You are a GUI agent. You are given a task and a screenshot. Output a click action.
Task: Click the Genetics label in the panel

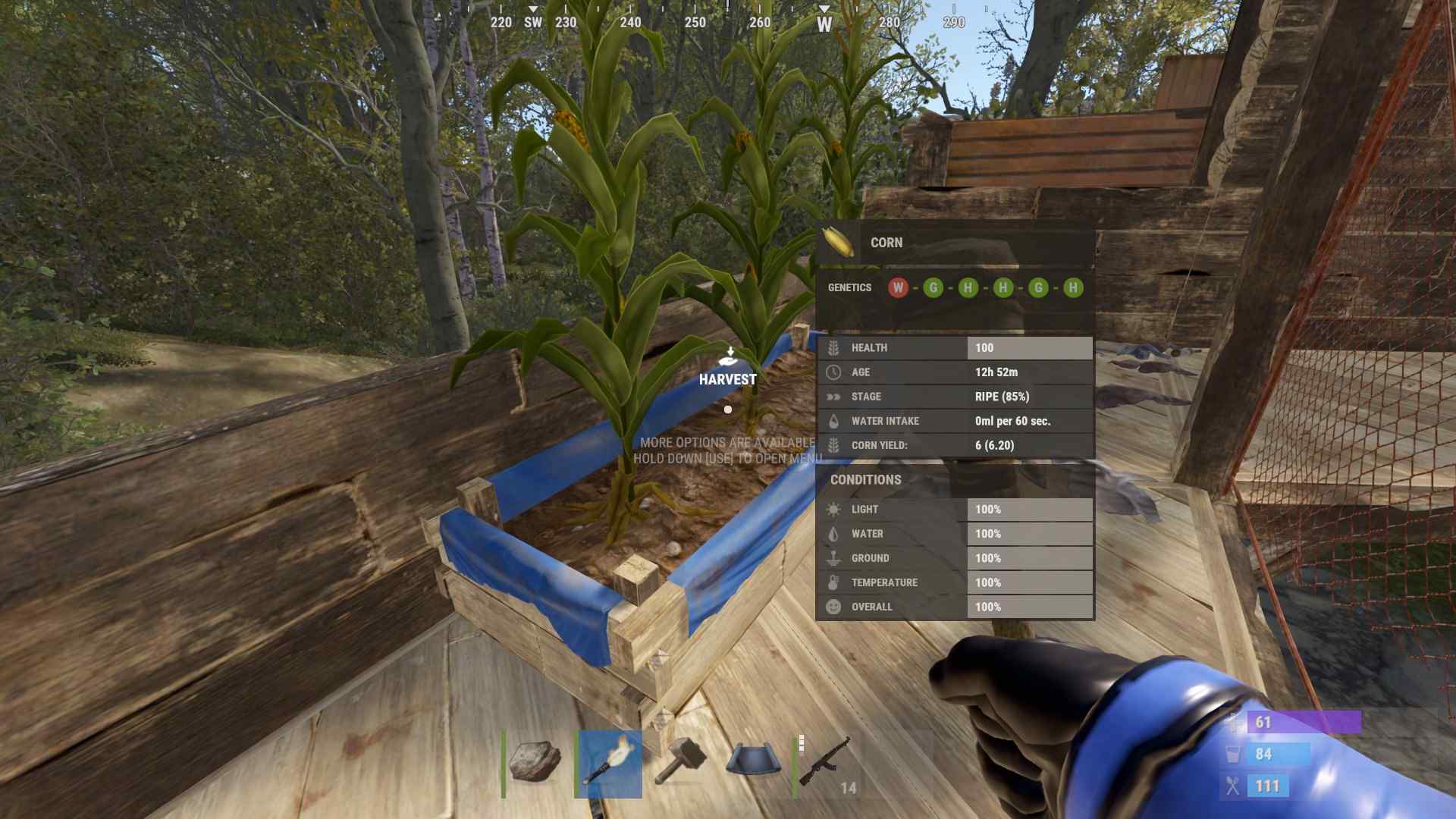coord(849,287)
